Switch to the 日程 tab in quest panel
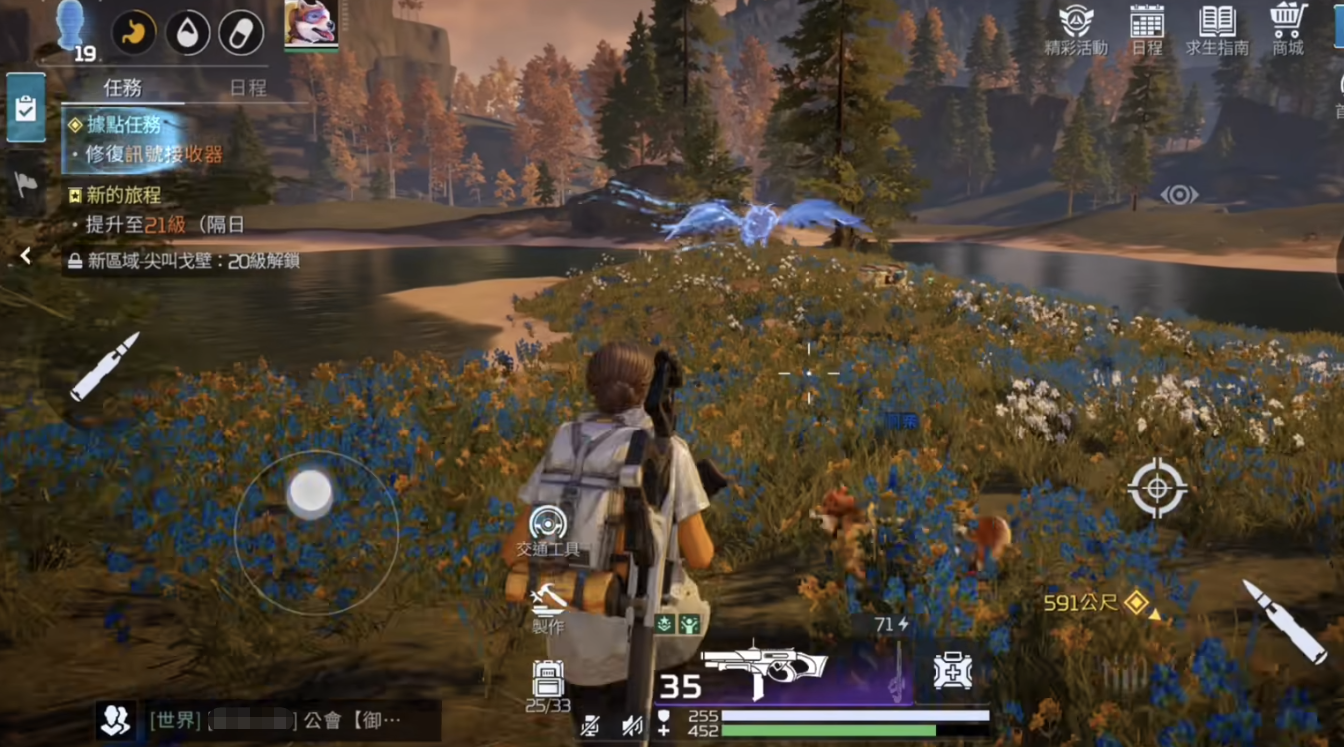 tap(248, 88)
